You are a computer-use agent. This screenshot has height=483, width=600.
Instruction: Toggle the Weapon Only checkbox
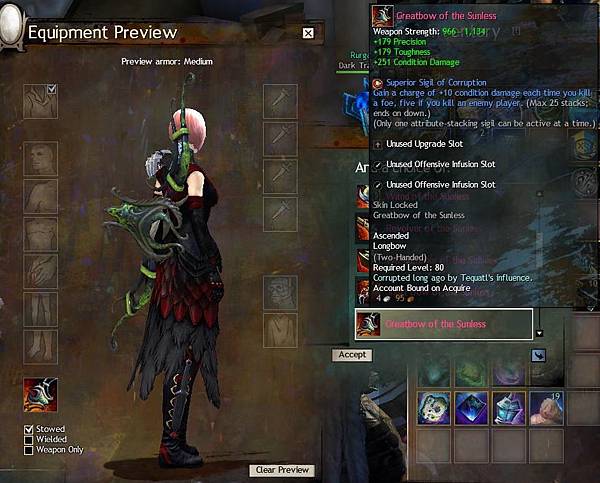click(x=29, y=450)
